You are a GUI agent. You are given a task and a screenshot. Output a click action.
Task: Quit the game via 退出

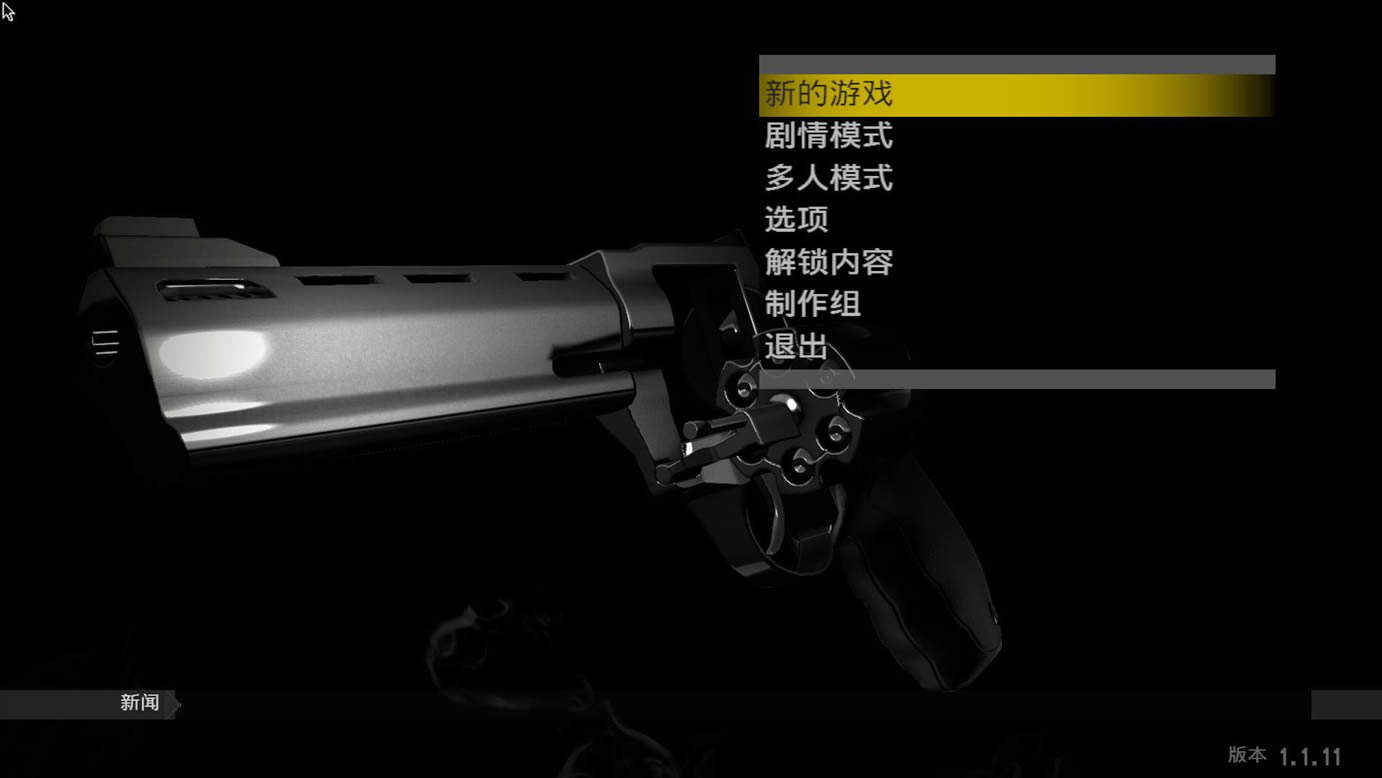click(797, 347)
